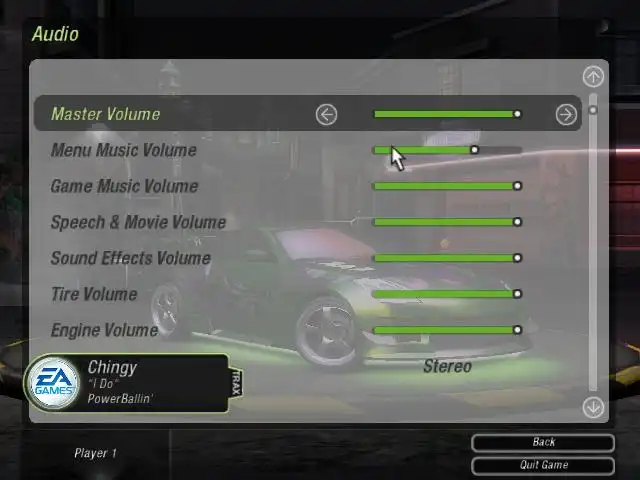This screenshot has width=640, height=480.
Task: Select the Menu Music Volume option
Action: (123, 150)
